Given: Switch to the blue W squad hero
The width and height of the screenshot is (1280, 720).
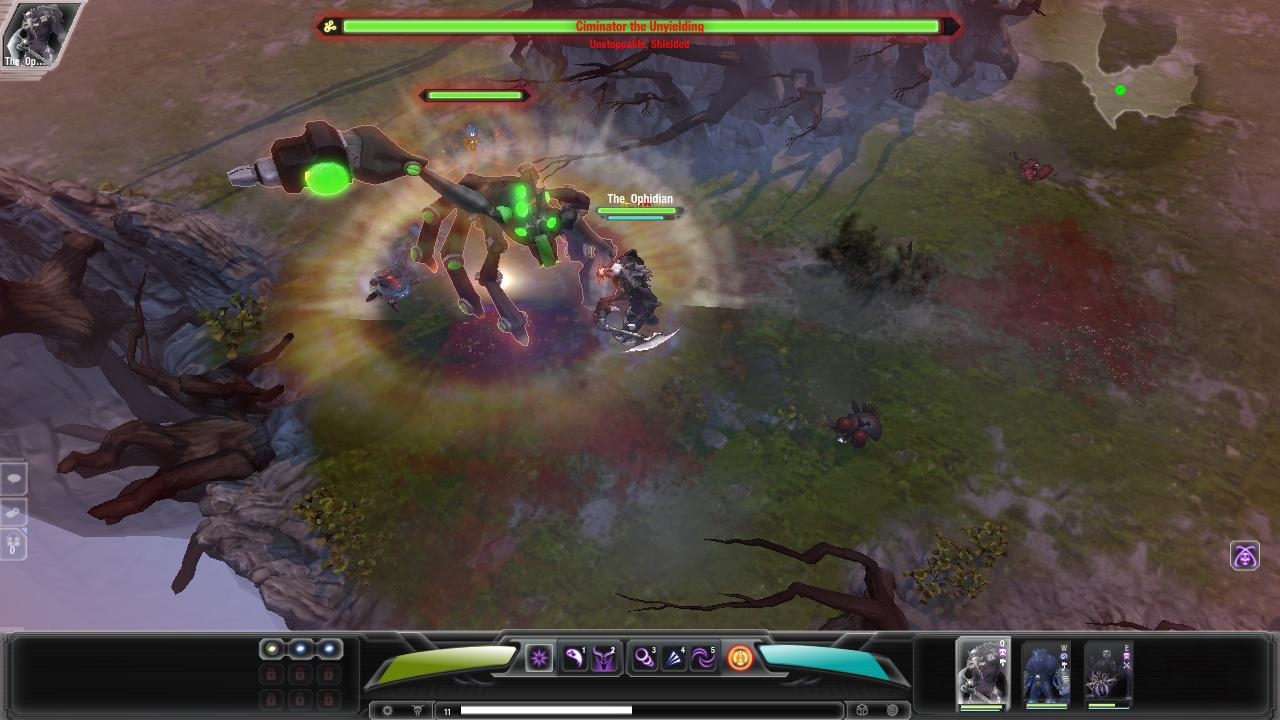Looking at the screenshot, I should [x=1046, y=674].
